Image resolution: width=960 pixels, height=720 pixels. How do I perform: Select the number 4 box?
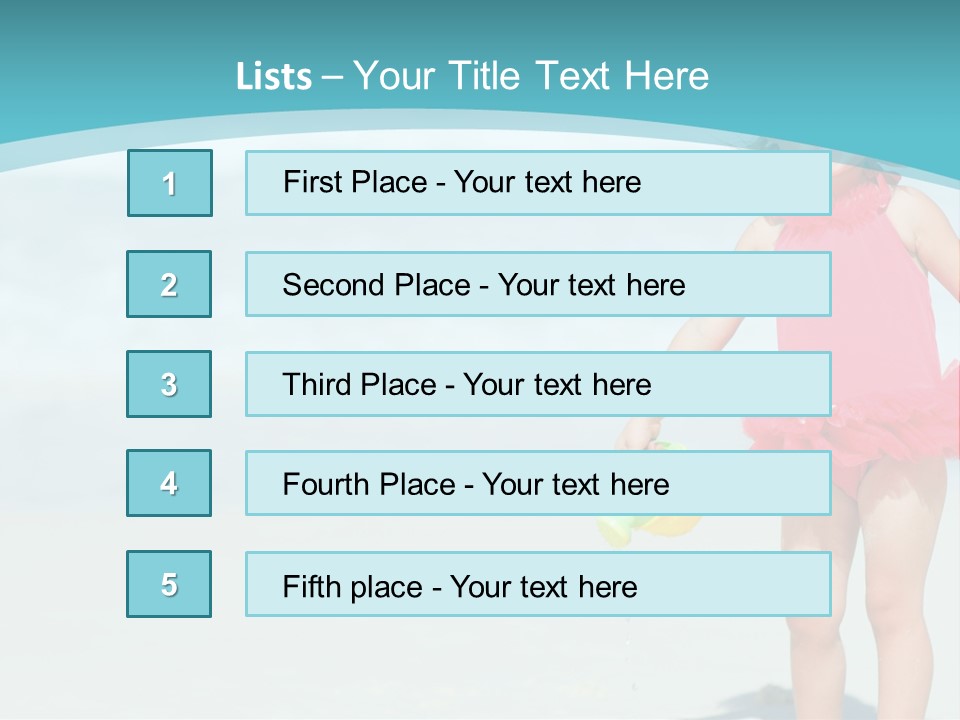[x=169, y=483]
